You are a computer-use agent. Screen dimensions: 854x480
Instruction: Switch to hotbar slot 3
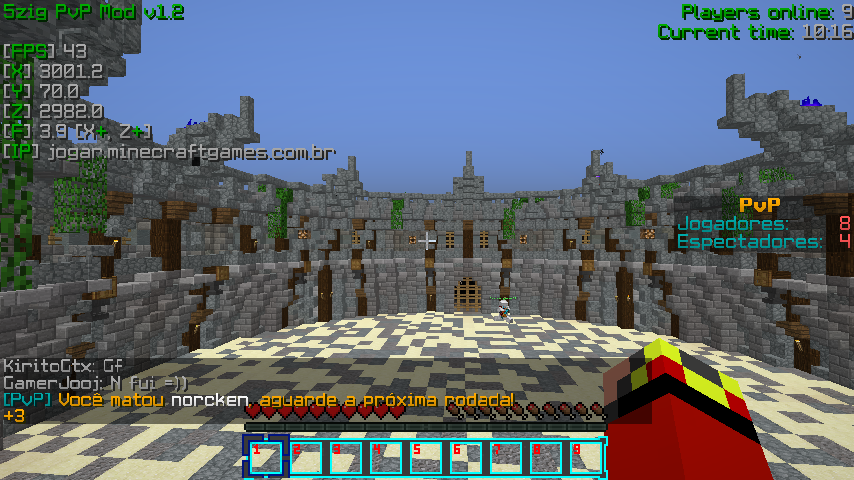click(346, 456)
